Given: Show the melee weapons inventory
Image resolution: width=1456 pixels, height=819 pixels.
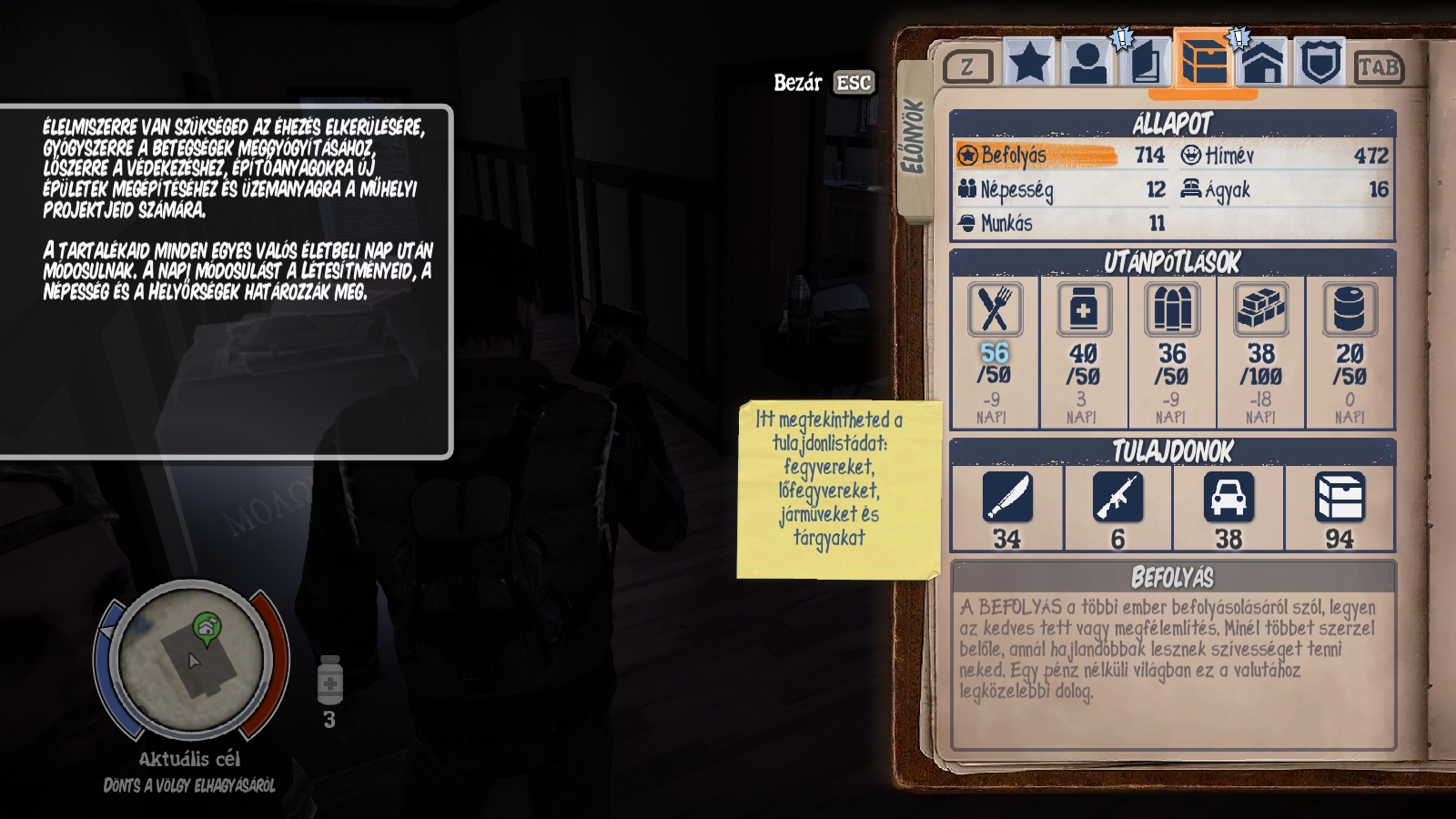Looking at the screenshot, I should [1007, 510].
